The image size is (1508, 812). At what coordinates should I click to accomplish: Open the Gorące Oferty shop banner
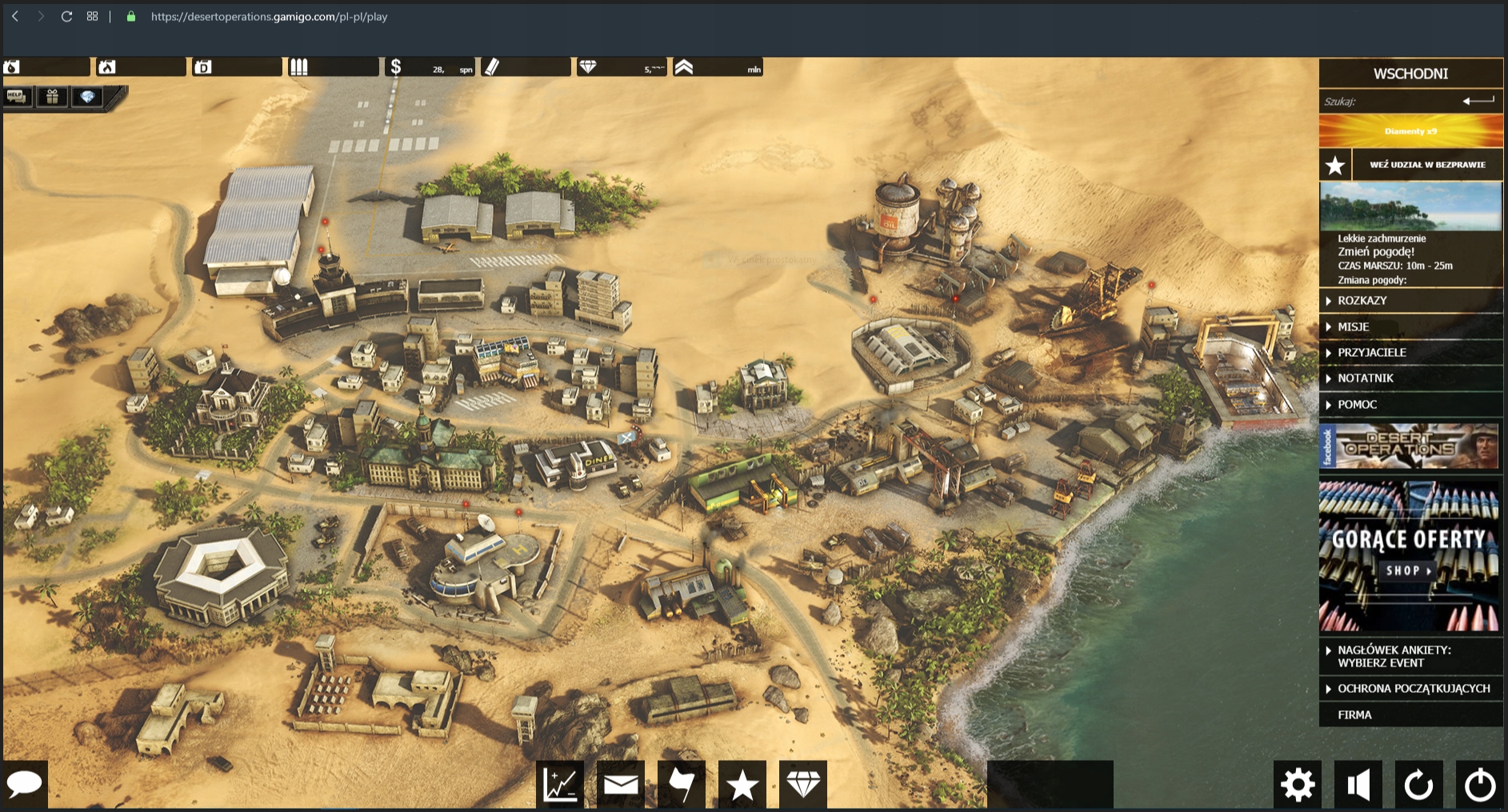pos(1410,556)
